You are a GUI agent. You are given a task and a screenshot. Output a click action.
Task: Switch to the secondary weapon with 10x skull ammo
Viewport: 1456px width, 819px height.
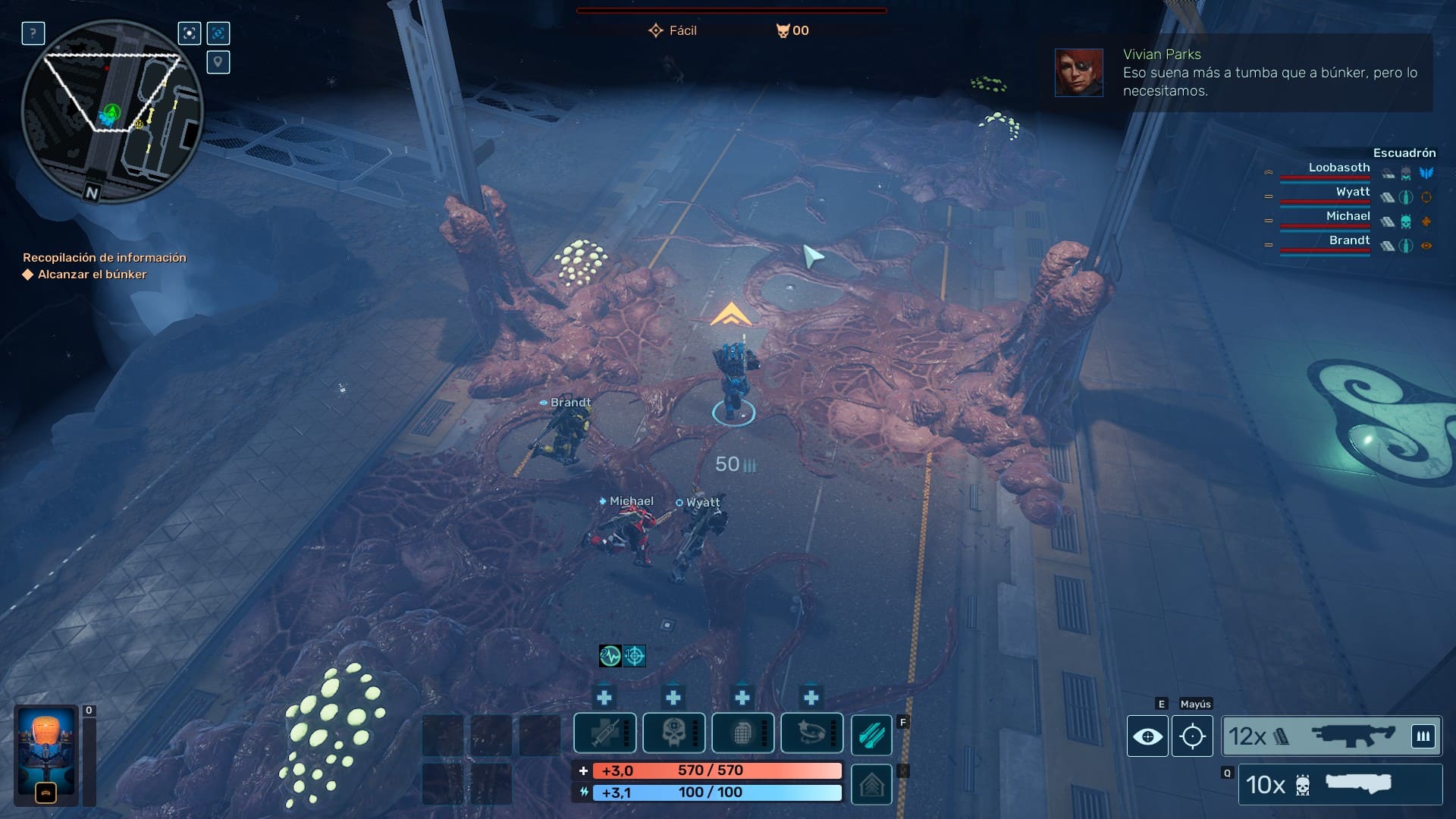click(x=1340, y=784)
